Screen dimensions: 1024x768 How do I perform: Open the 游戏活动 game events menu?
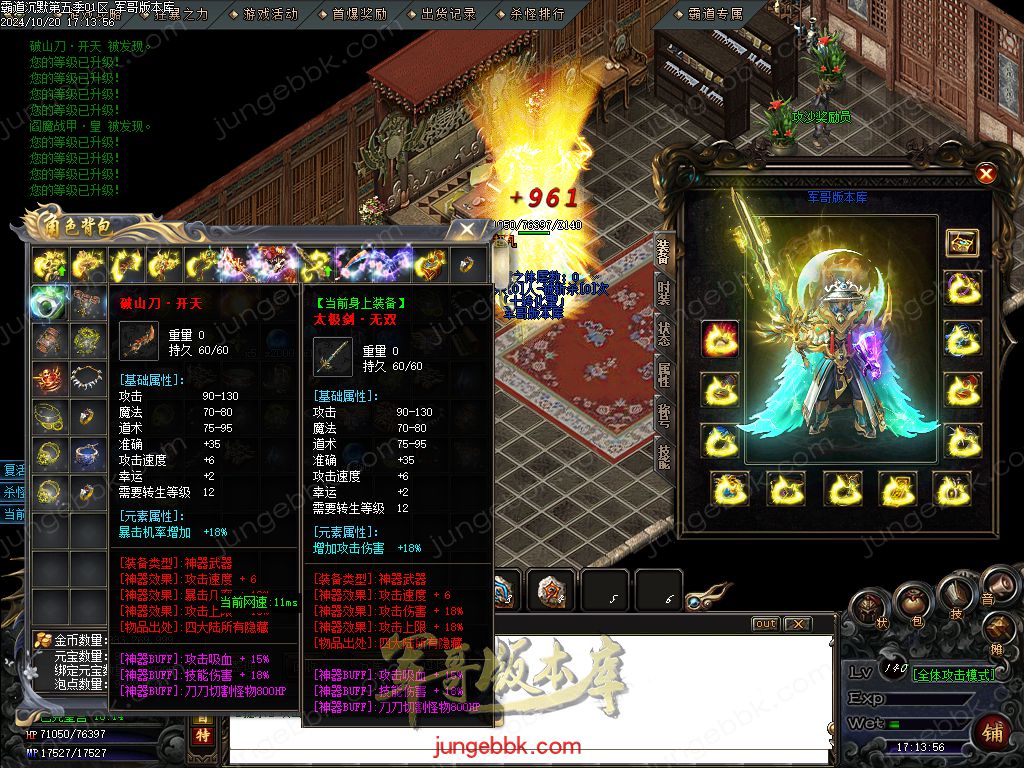[270, 14]
